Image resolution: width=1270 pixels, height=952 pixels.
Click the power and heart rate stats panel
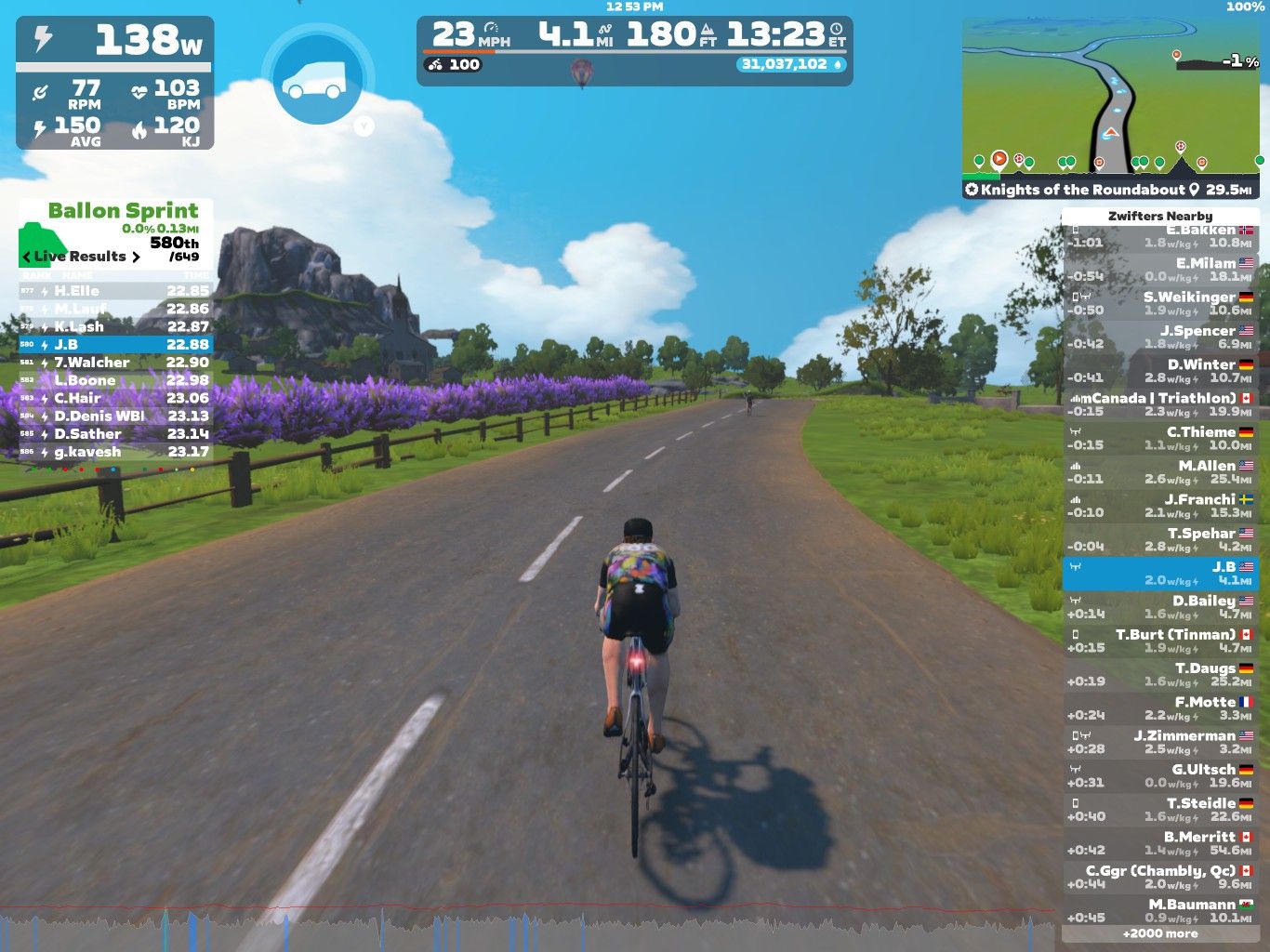tap(115, 84)
